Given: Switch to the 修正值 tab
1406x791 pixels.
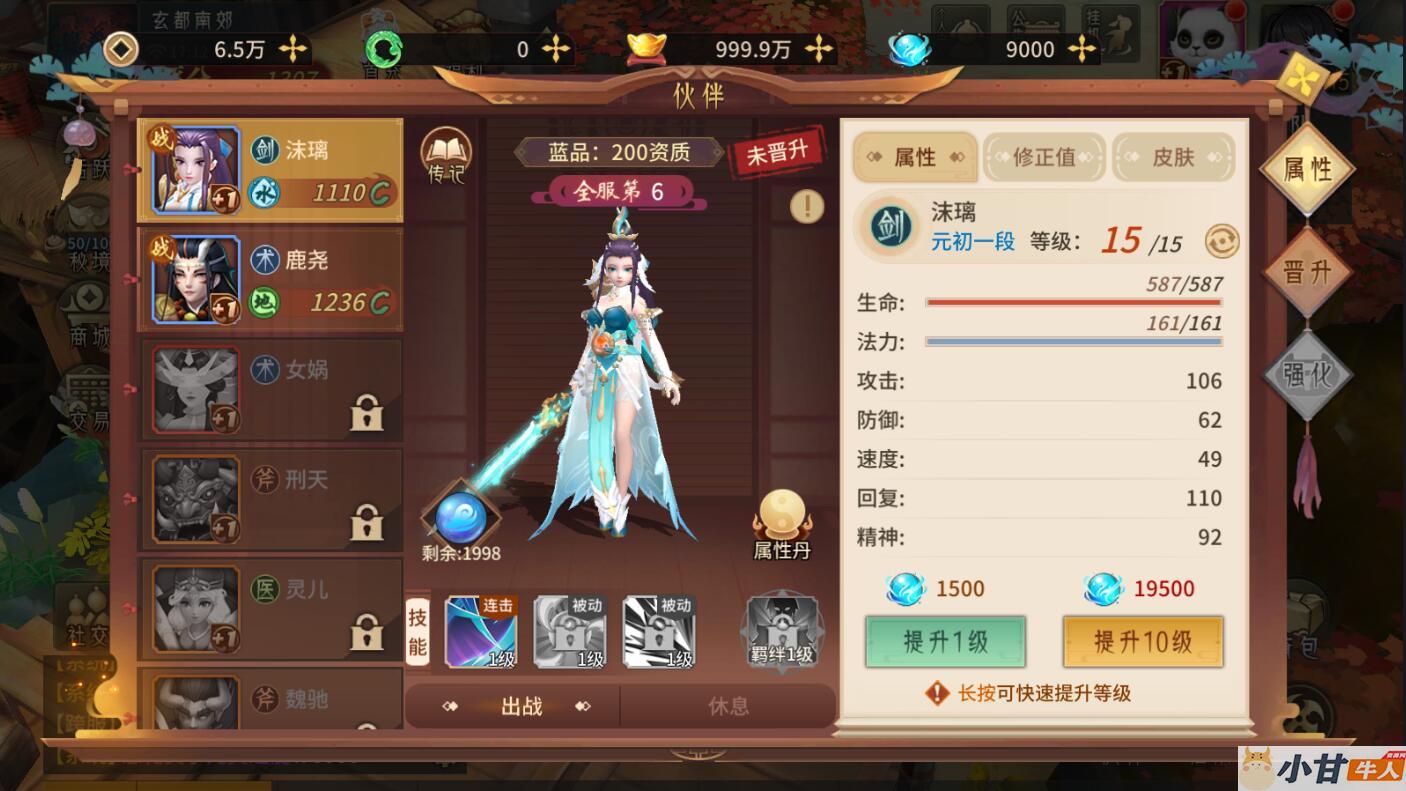Looking at the screenshot, I should tap(1044, 157).
